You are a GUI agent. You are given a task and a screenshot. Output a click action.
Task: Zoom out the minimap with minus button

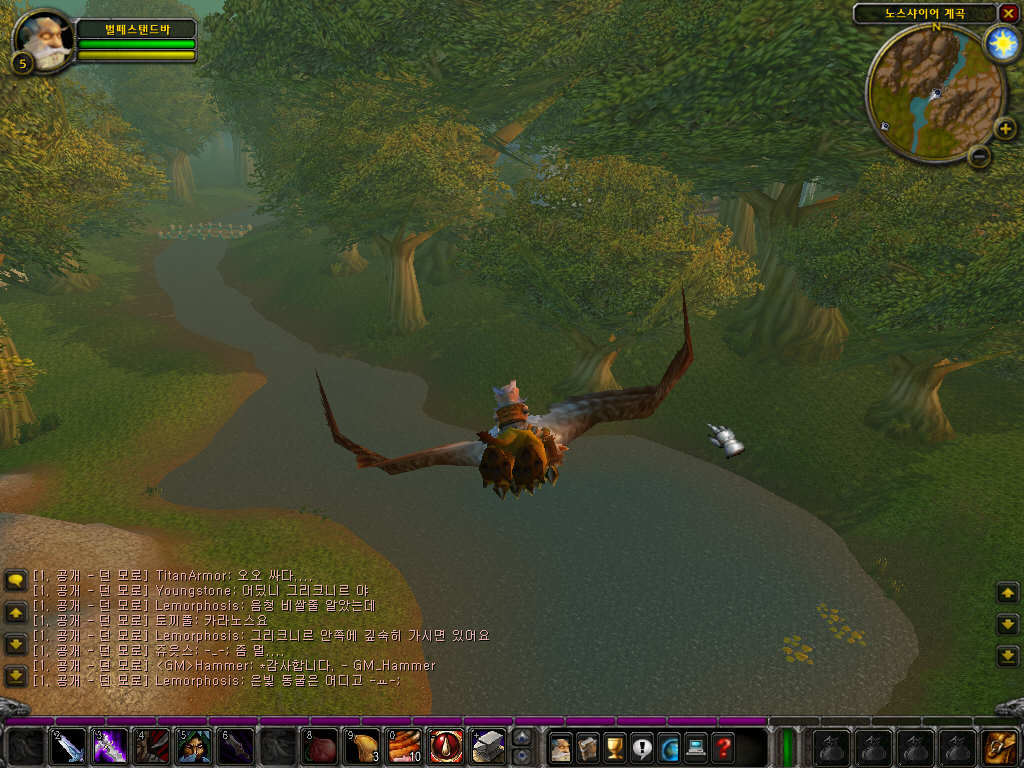[980, 155]
